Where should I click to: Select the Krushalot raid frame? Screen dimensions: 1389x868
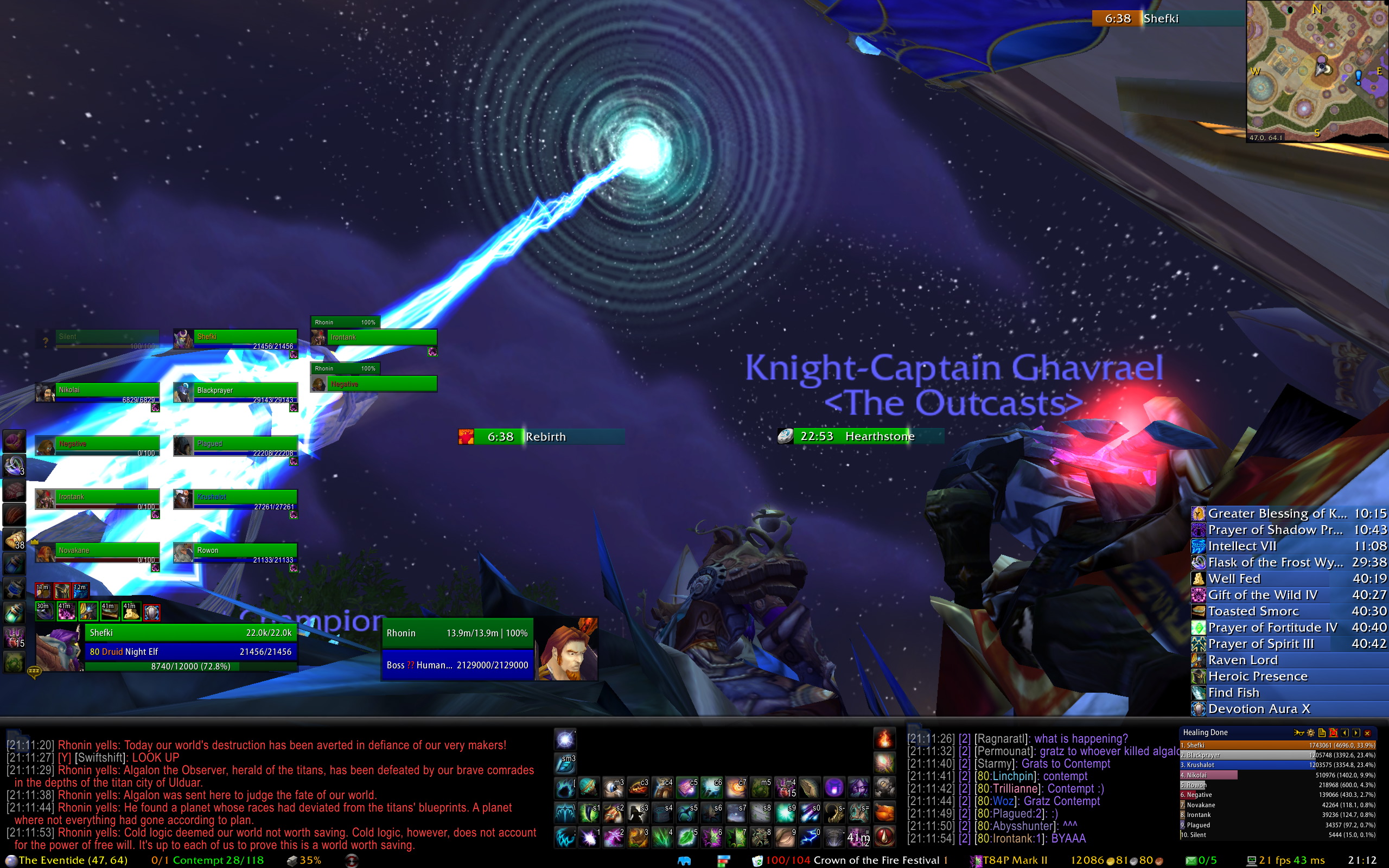[235, 499]
